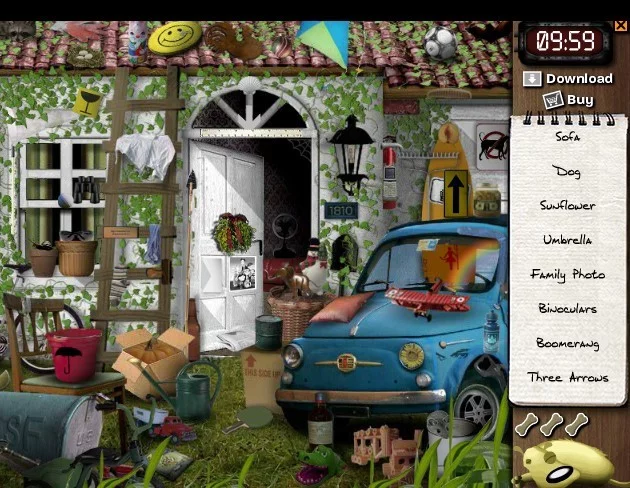The image size is (630, 488).
Task: Click the Download button
Action: pos(567,79)
